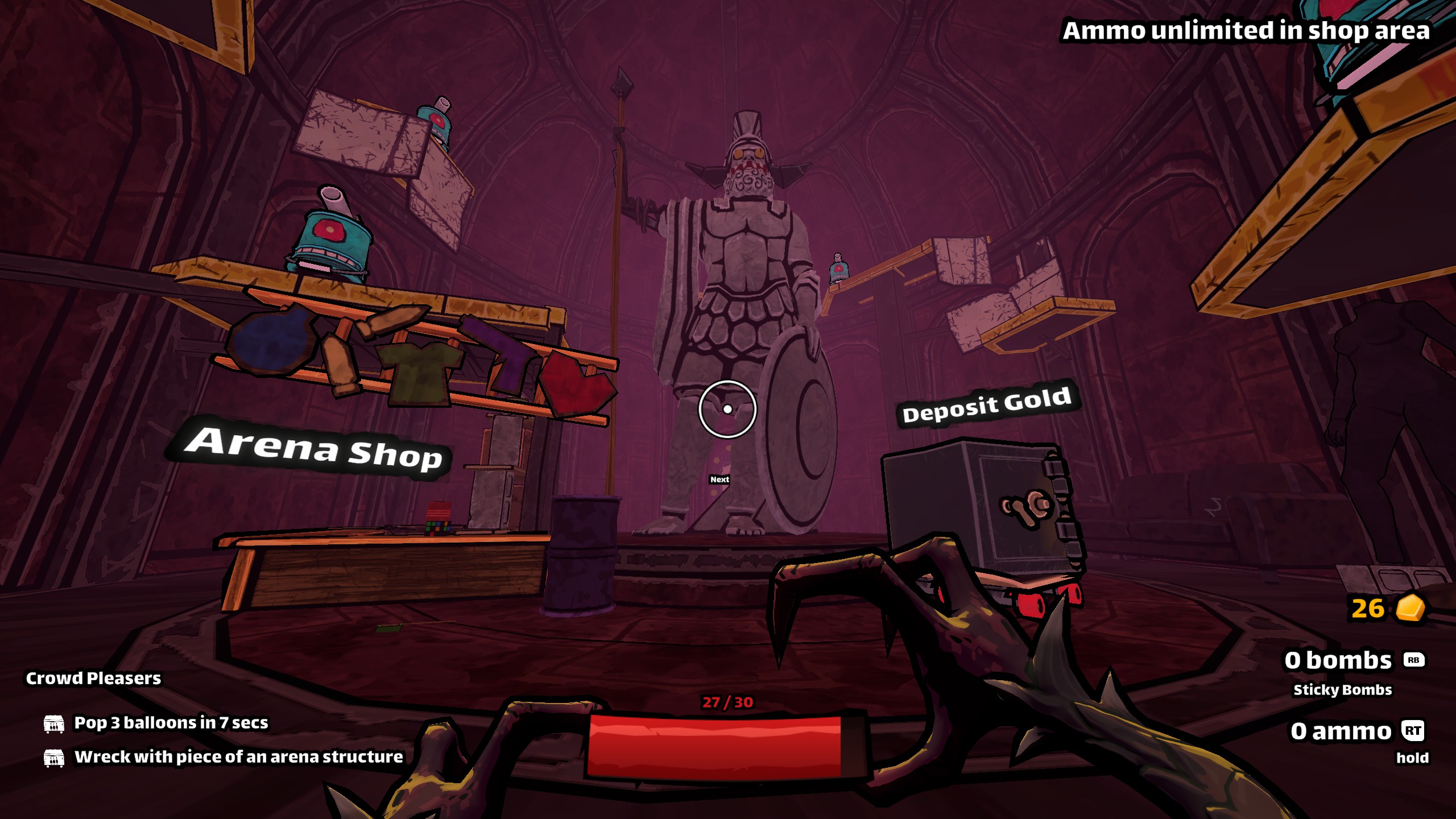
Task: Click the gold nugget currency icon
Action: click(x=1410, y=608)
